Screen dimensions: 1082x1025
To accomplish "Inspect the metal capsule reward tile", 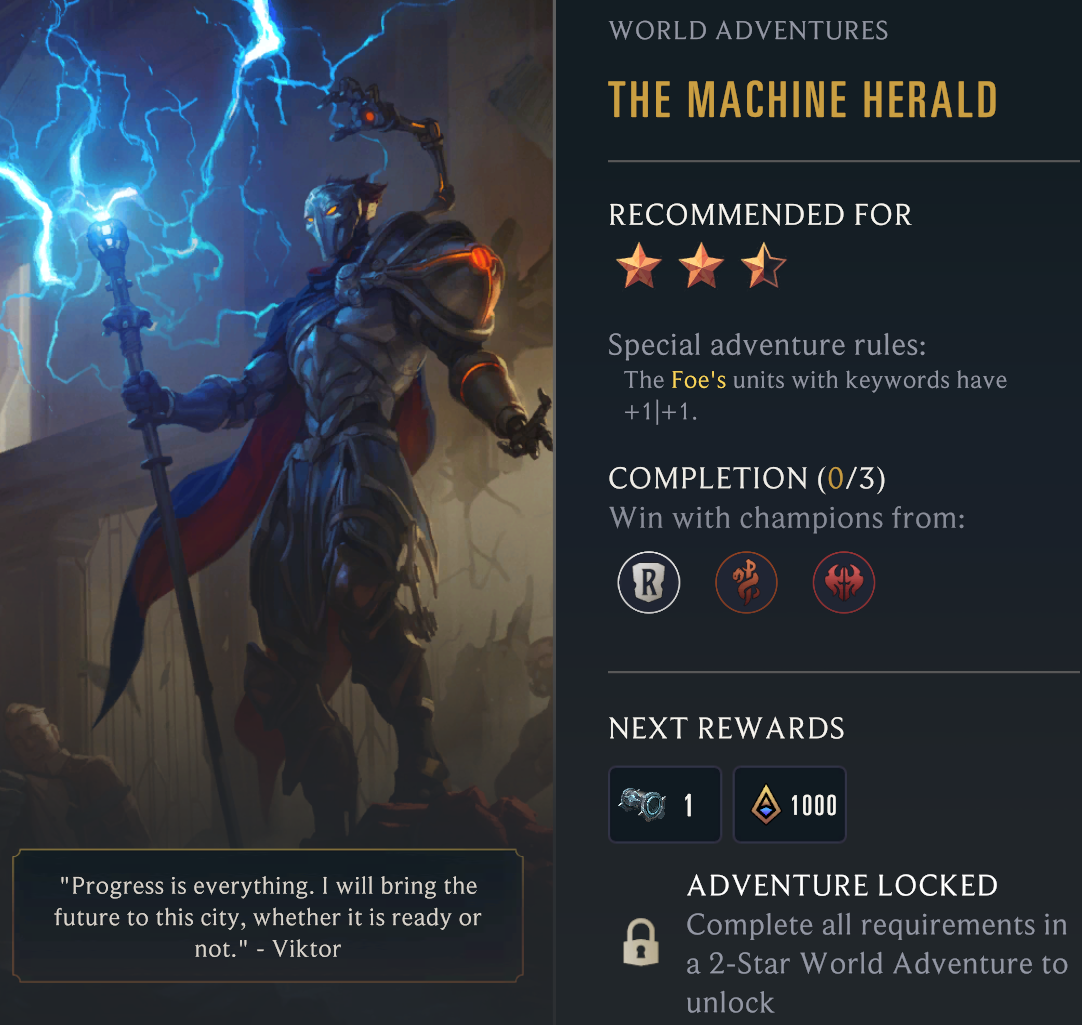I will 665,804.
